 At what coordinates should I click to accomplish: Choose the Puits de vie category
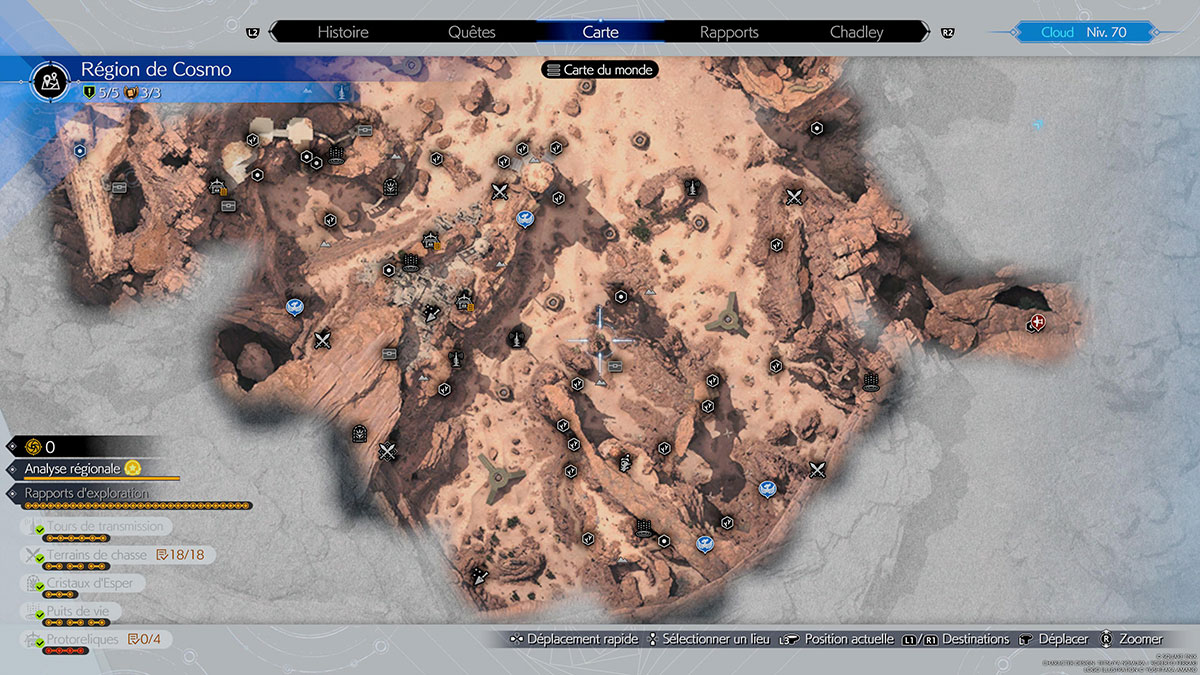[84, 611]
